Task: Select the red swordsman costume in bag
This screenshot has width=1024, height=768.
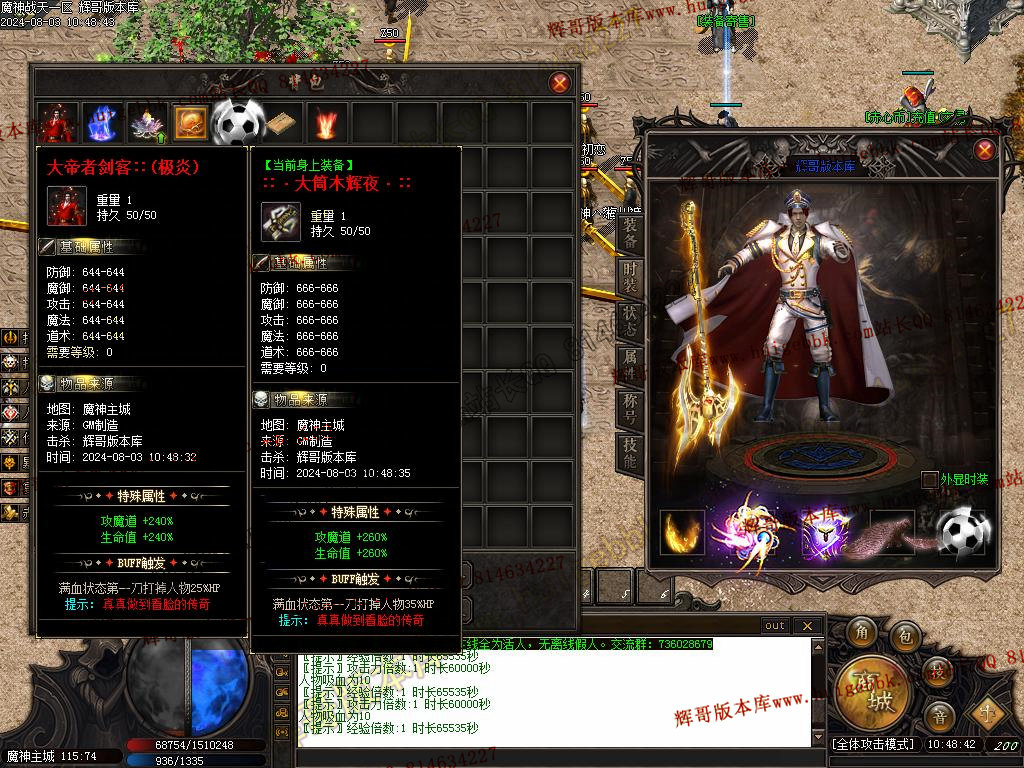Action: [57, 123]
